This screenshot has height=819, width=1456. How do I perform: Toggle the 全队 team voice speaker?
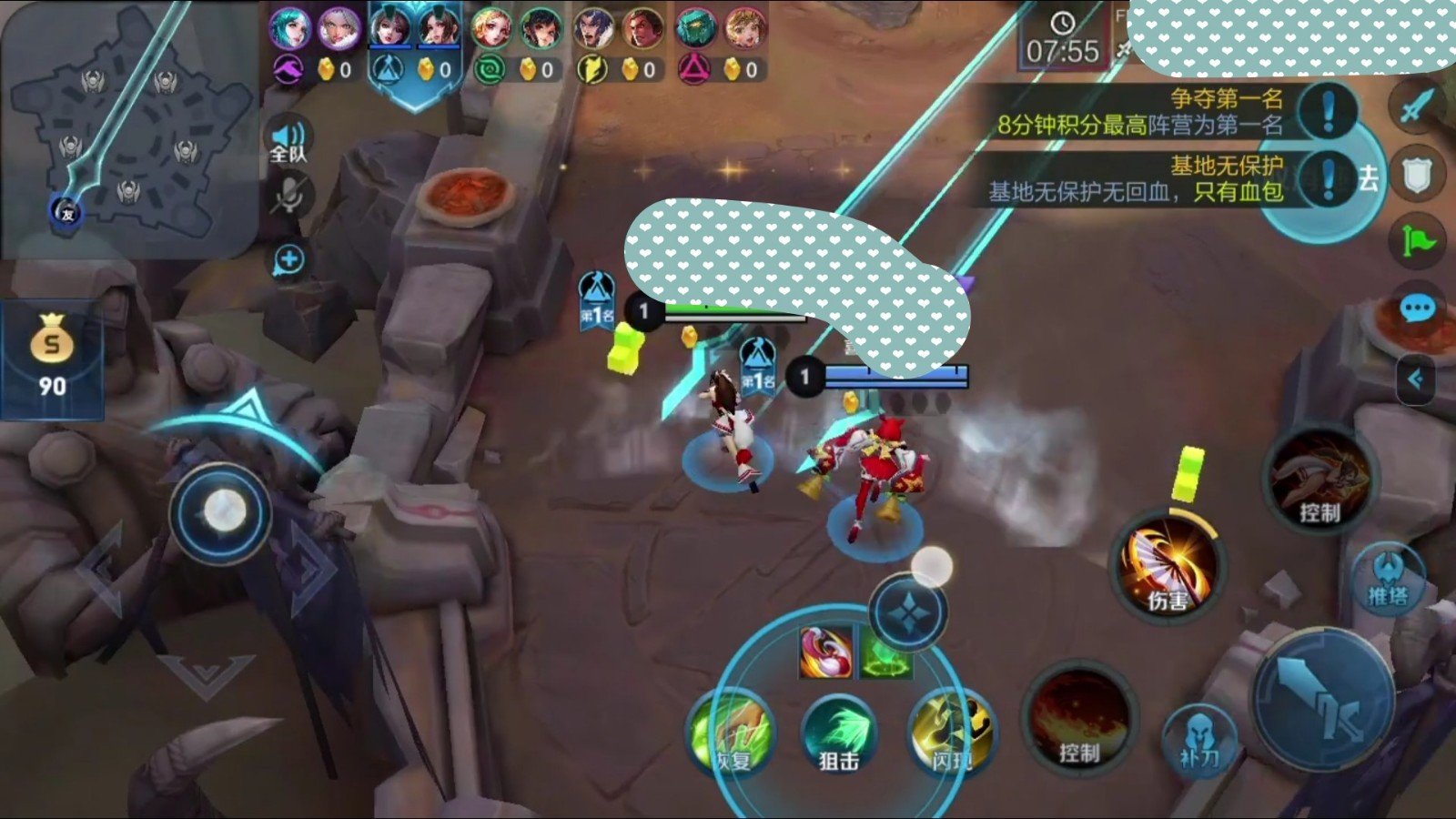click(x=288, y=141)
